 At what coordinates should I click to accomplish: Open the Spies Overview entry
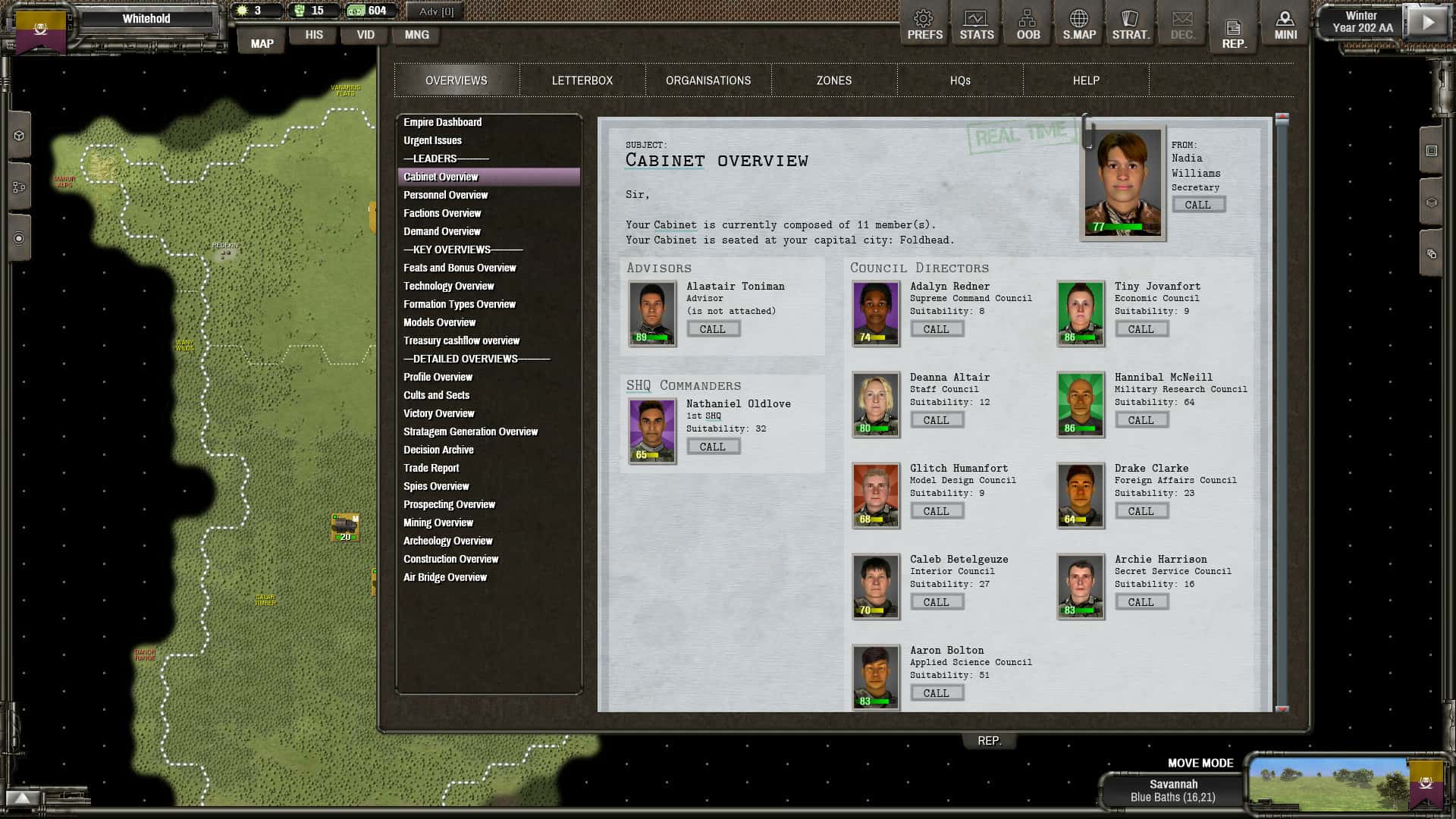436,486
